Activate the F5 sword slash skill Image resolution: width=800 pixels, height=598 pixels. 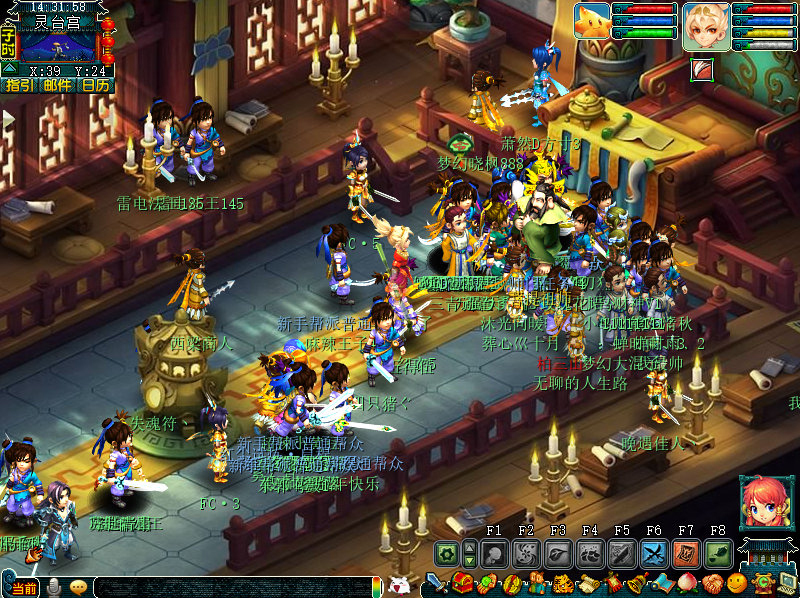(x=622, y=554)
